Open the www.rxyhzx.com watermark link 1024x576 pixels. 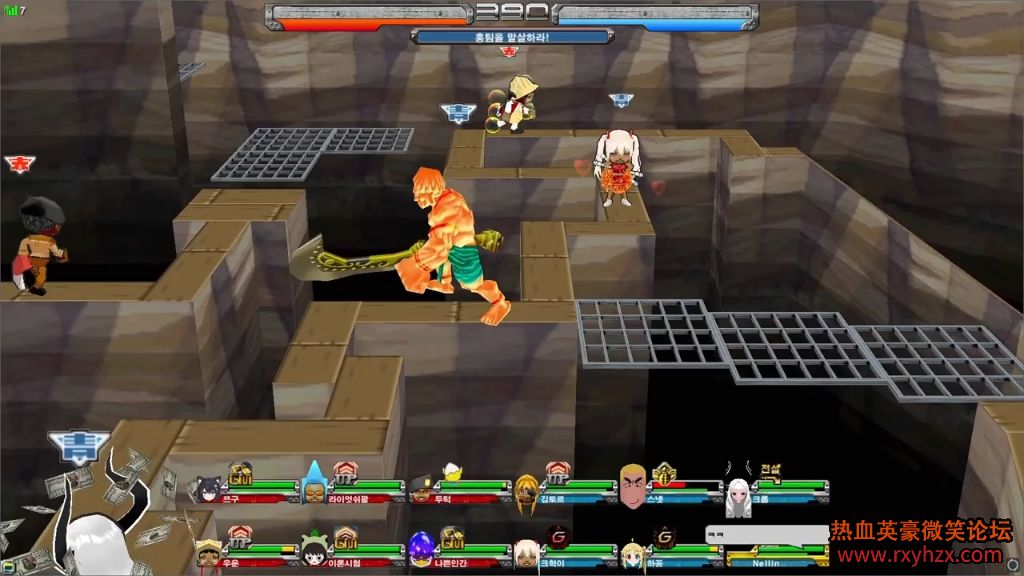920,555
